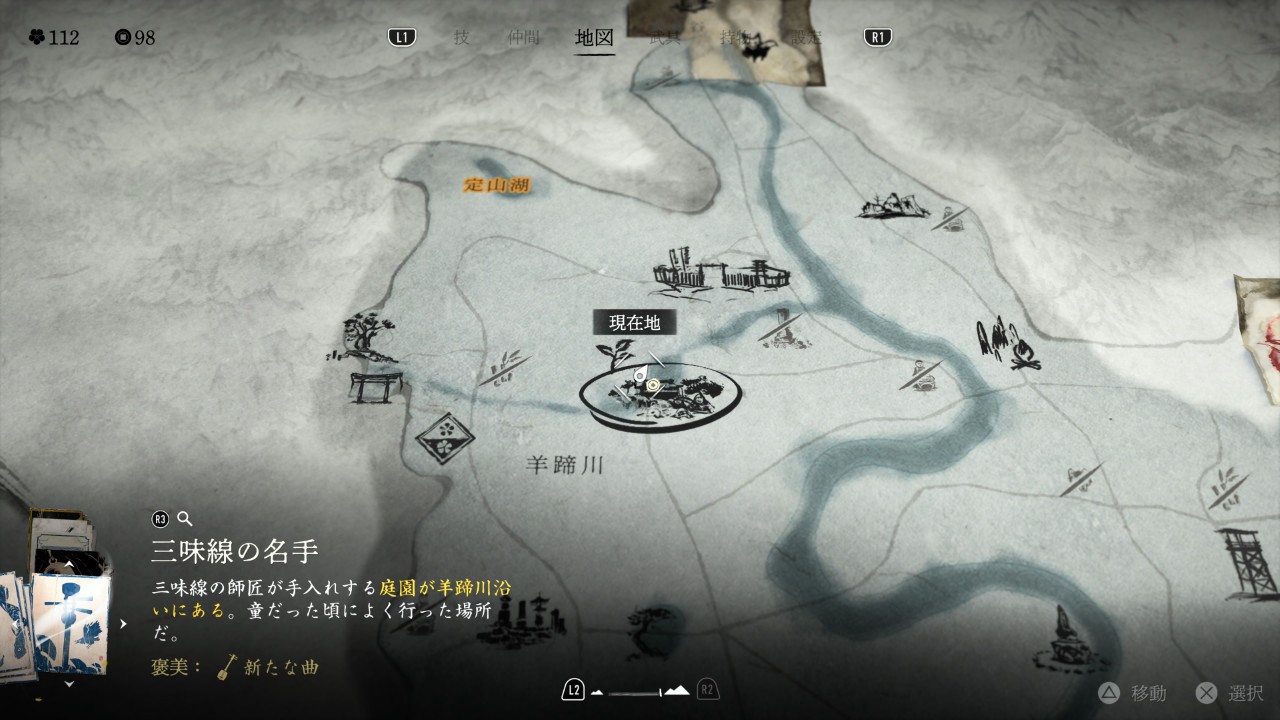1280x720 pixels.
Task: Switch to the 技 tab
Action: click(x=461, y=38)
